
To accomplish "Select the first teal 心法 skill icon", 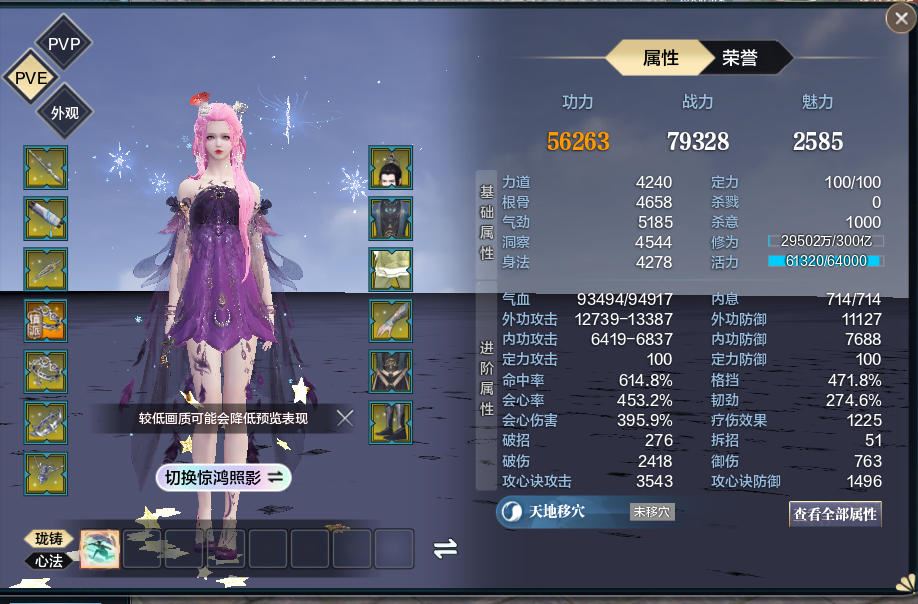I will click(100, 549).
